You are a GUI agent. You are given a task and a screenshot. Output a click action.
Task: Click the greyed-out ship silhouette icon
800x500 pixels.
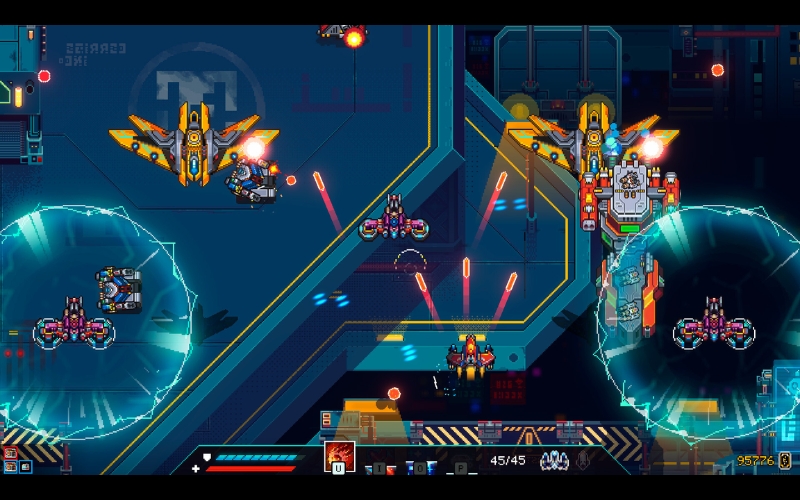pyautogui.click(x=582, y=460)
